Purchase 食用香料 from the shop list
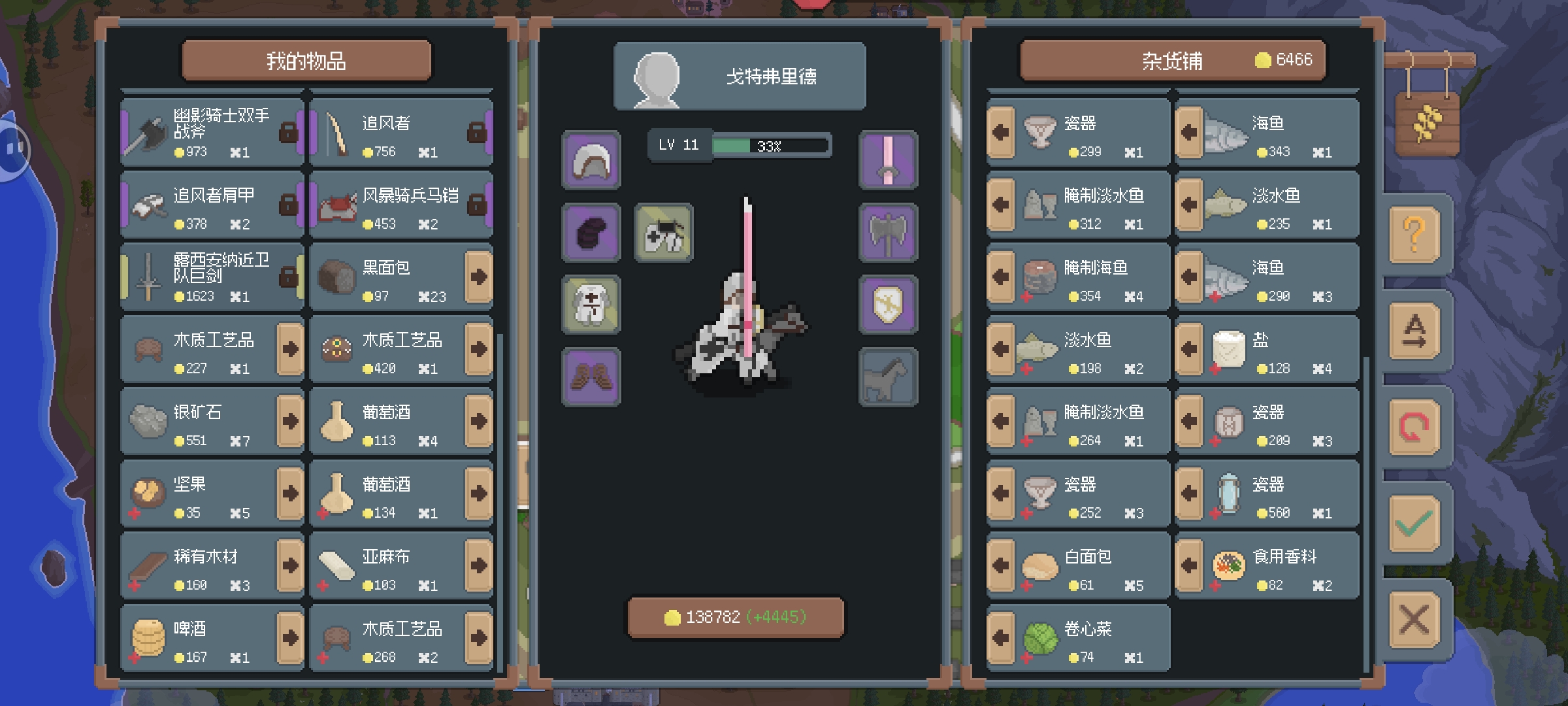 (x=1189, y=565)
